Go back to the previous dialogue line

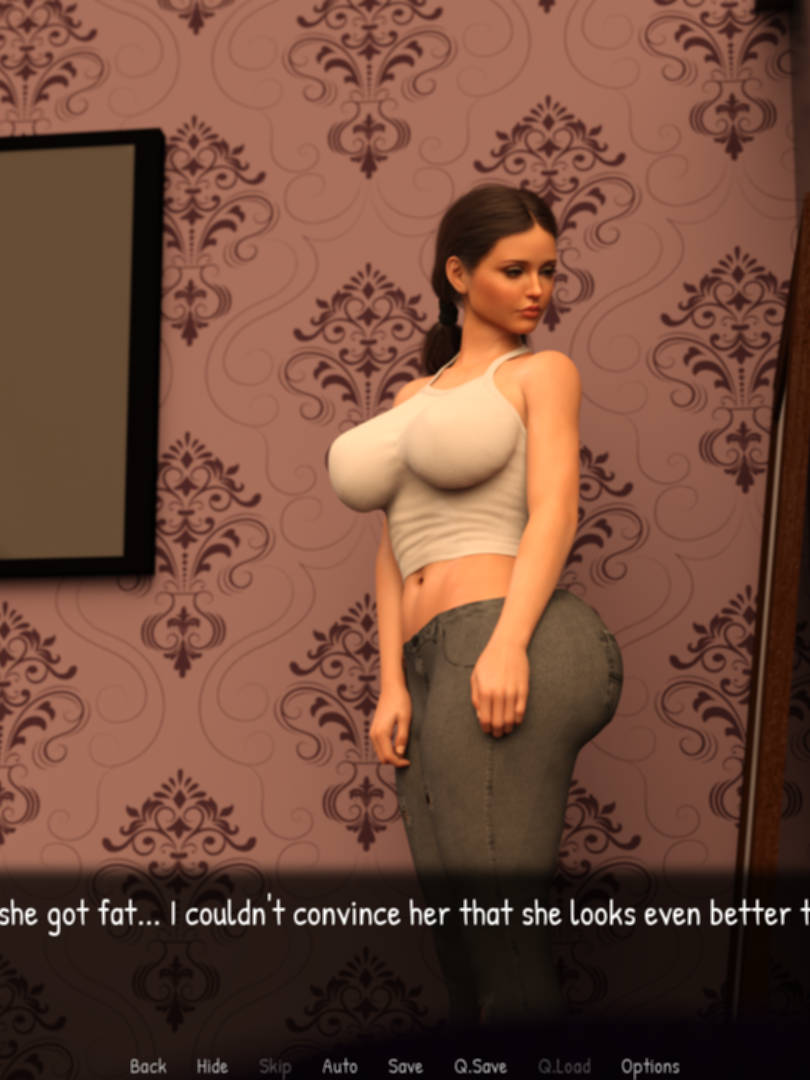coord(148,1066)
